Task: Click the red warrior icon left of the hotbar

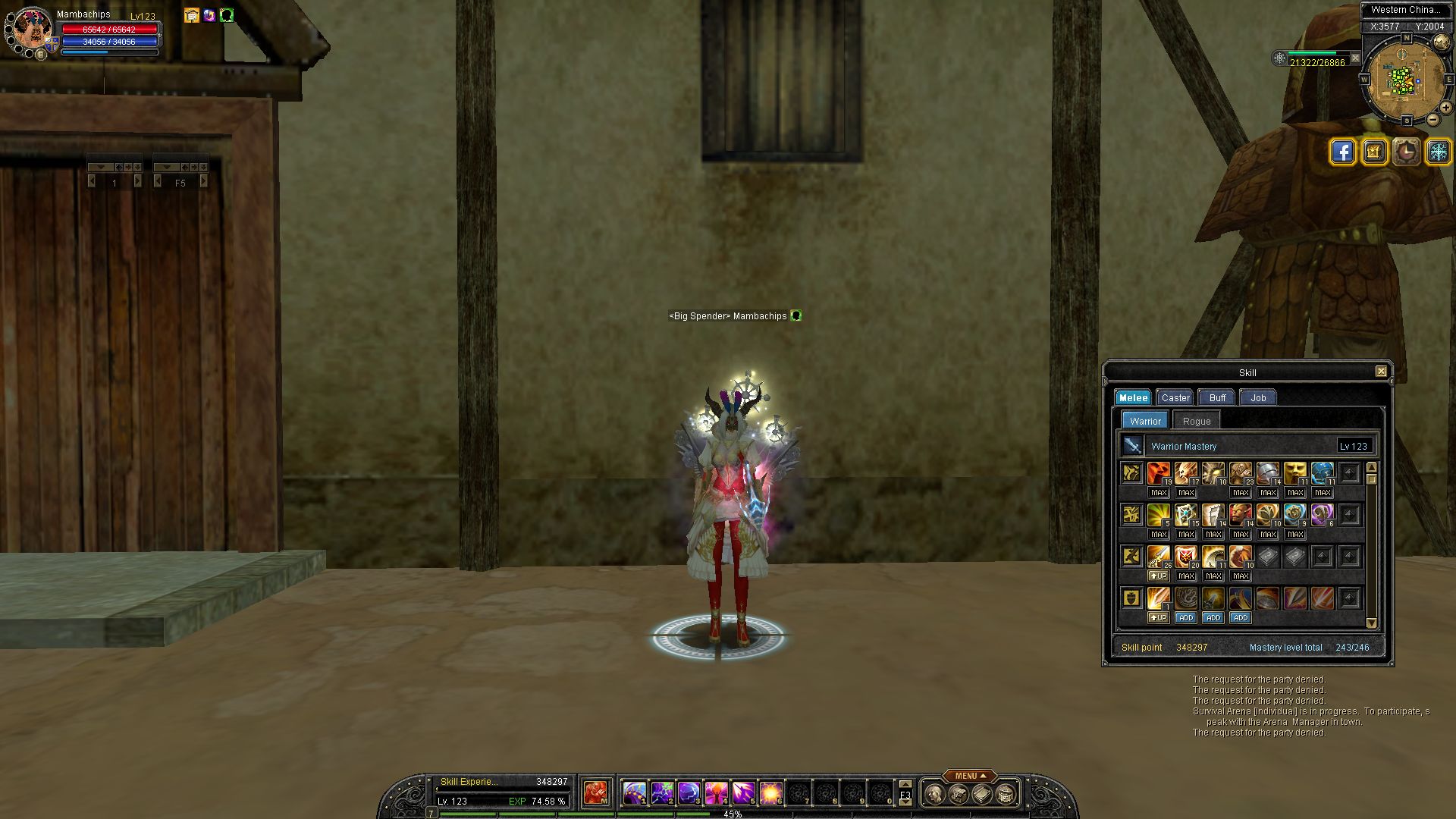Action: [596, 793]
